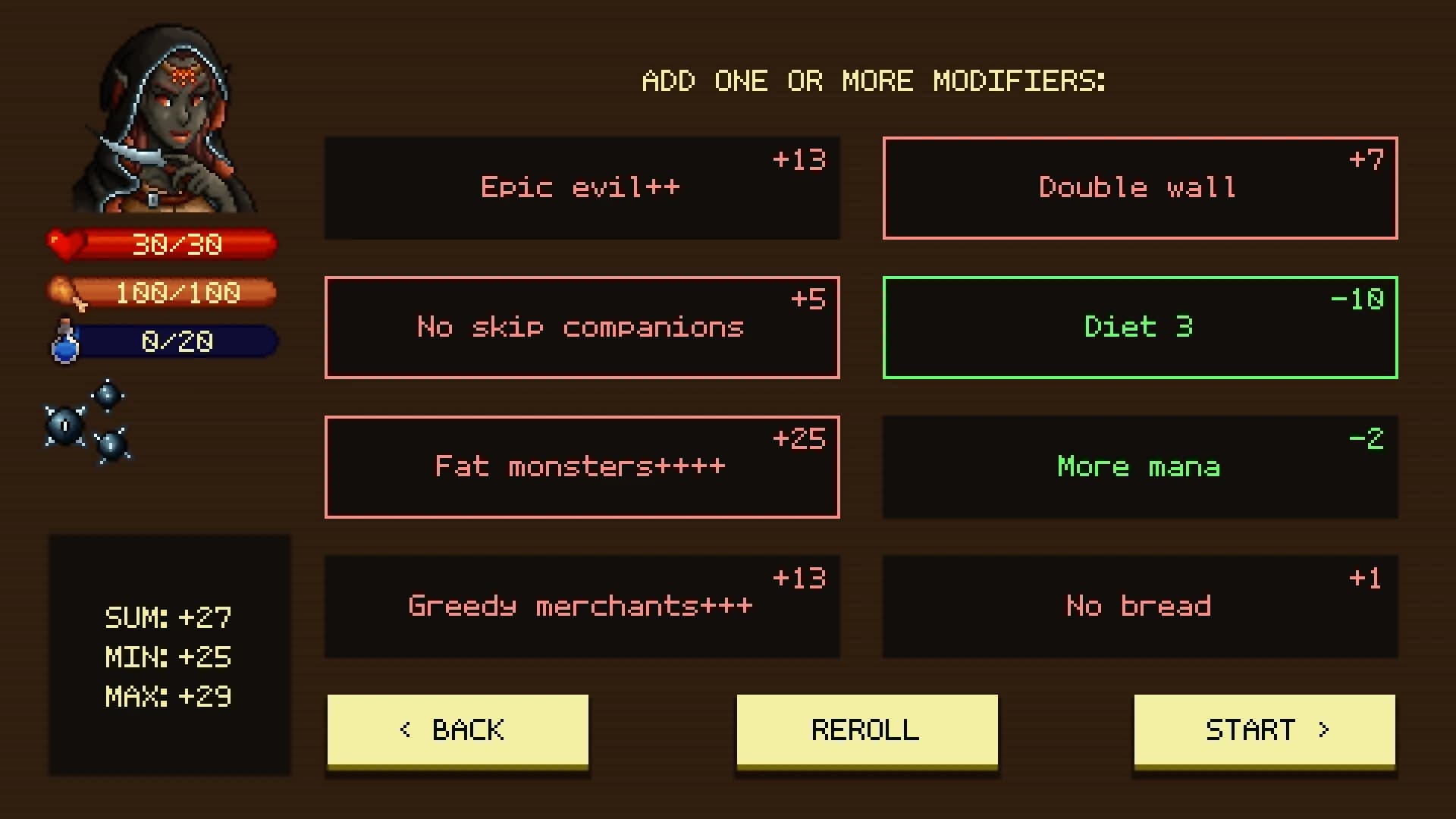The width and height of the screenshot is (1456, 819).
Task: Enable the No skip companions modifier
Action: coord(582,327)
